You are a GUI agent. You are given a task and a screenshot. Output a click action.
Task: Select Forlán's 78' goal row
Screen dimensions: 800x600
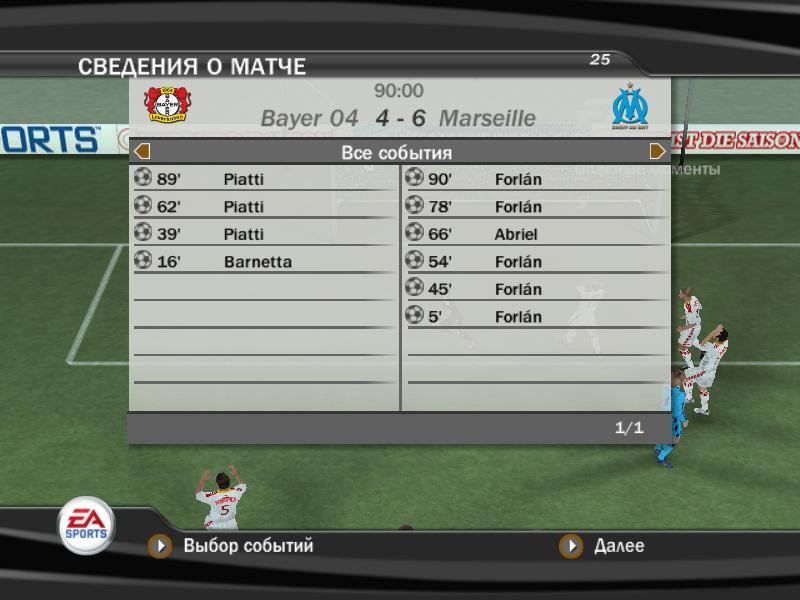(x=536, y=207)
